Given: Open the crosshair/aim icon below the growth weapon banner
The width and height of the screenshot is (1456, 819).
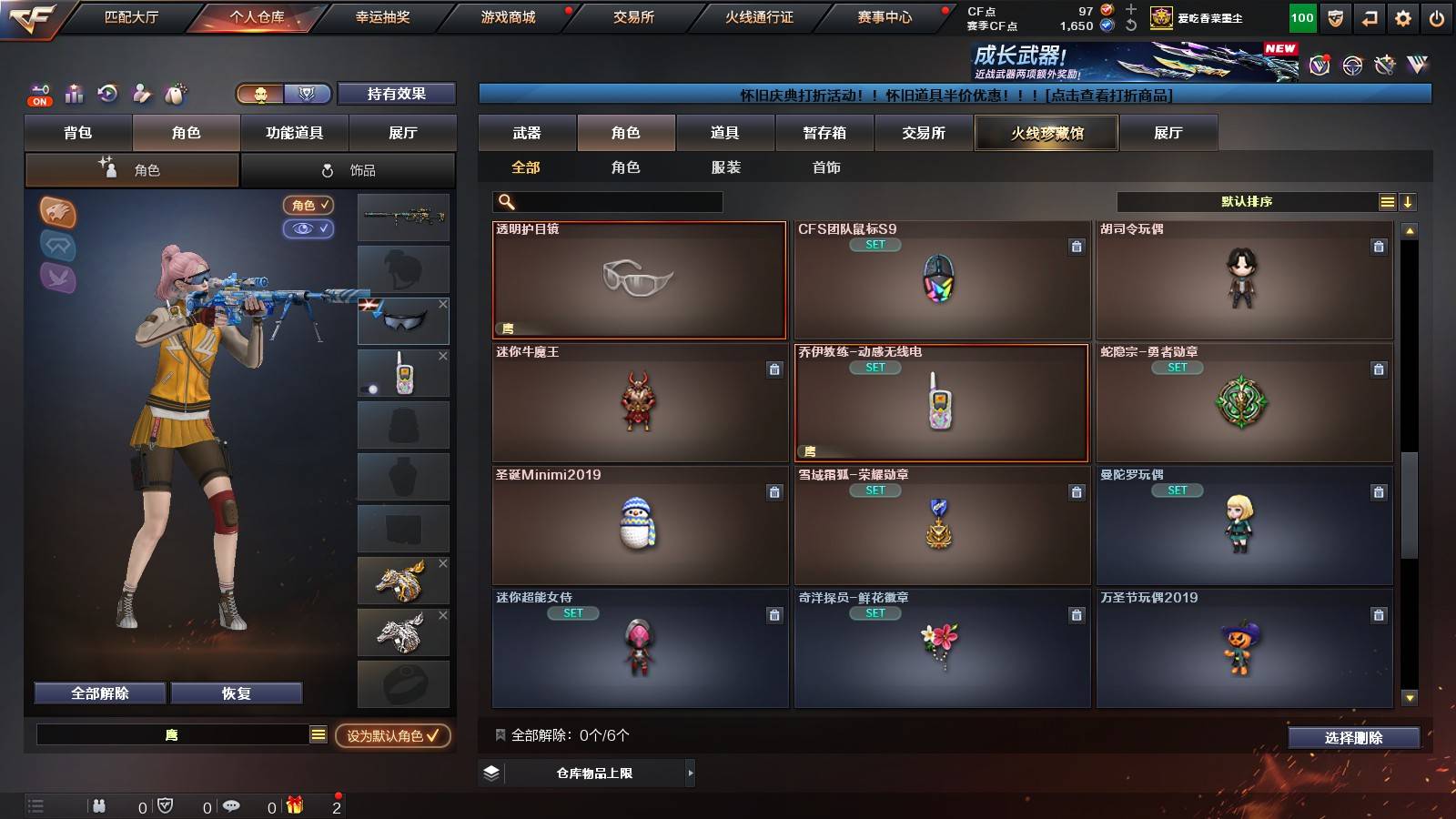Looking at the screenshot, I should 1350,66.
